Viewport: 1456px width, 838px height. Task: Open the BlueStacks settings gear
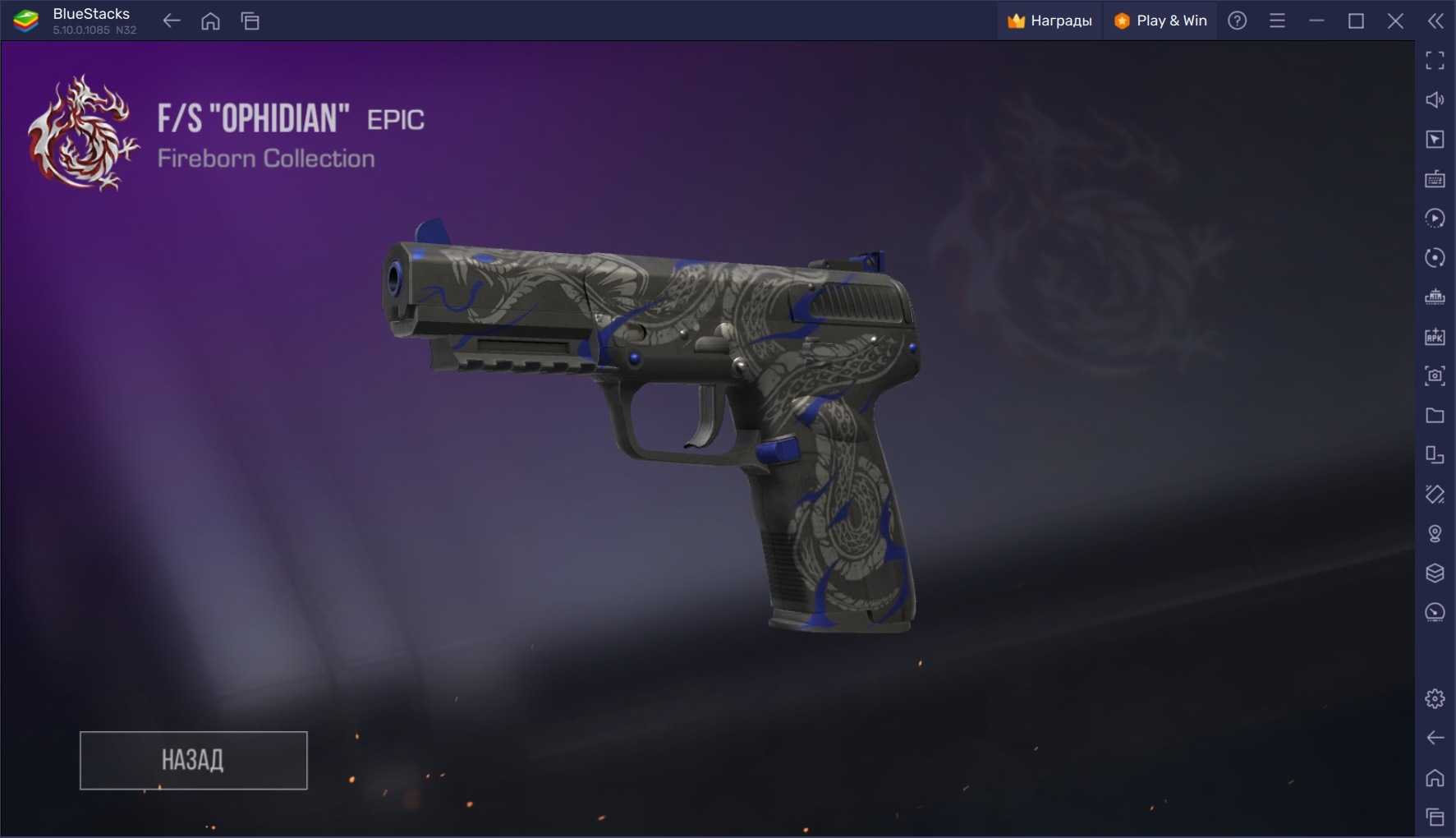(x=1435, y=698)
